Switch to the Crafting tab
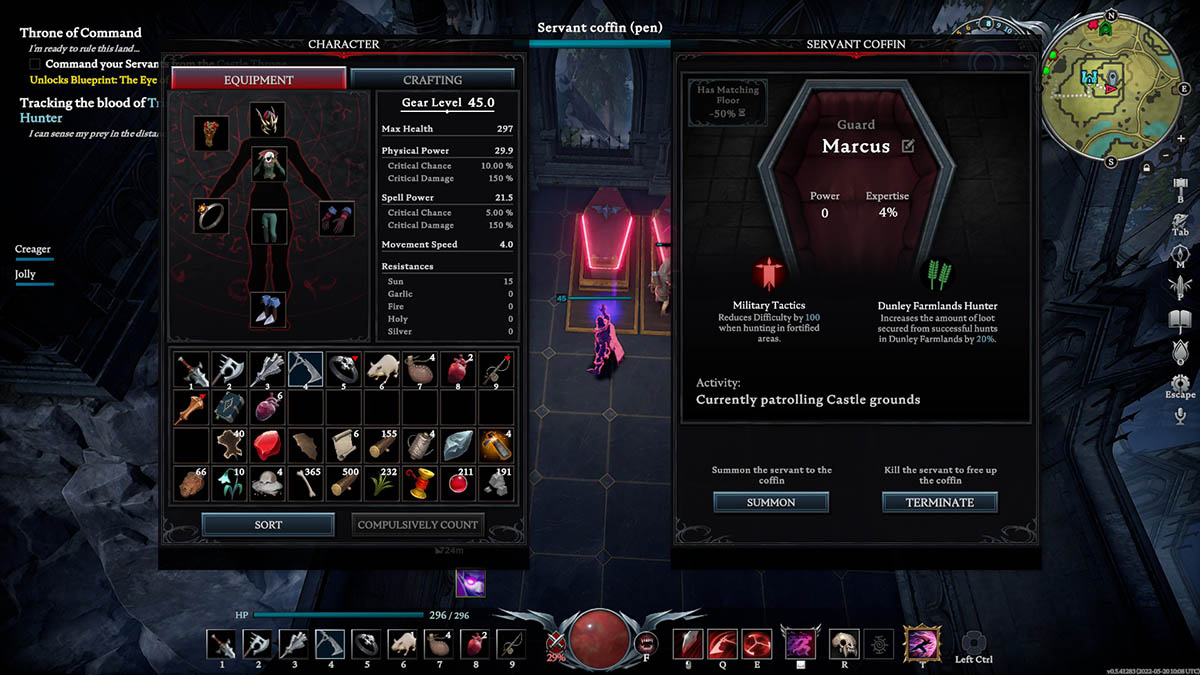The image size is (1200, 675). [432, 80]
